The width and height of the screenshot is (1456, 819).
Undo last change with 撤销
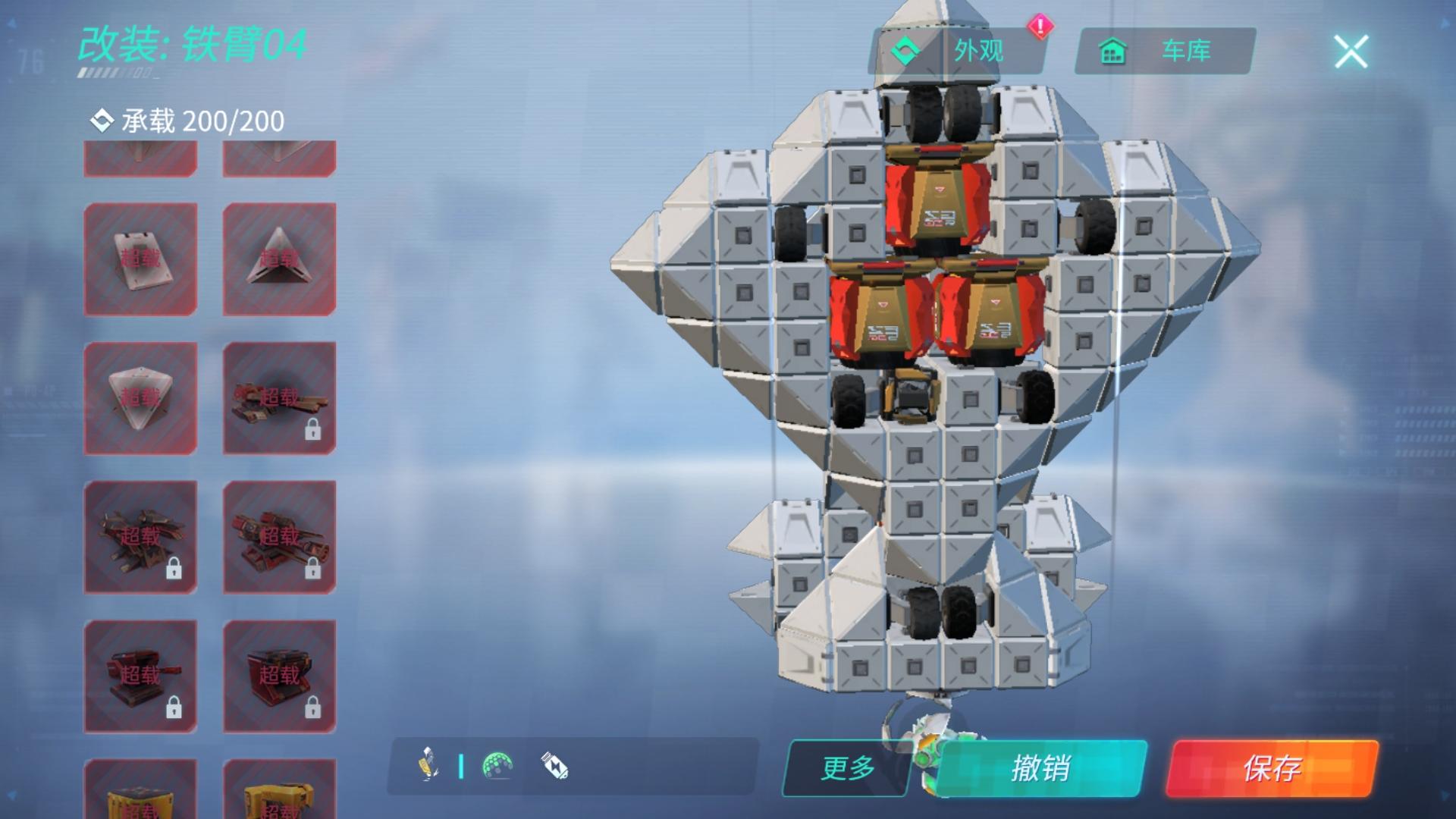tap(1040, 768)
